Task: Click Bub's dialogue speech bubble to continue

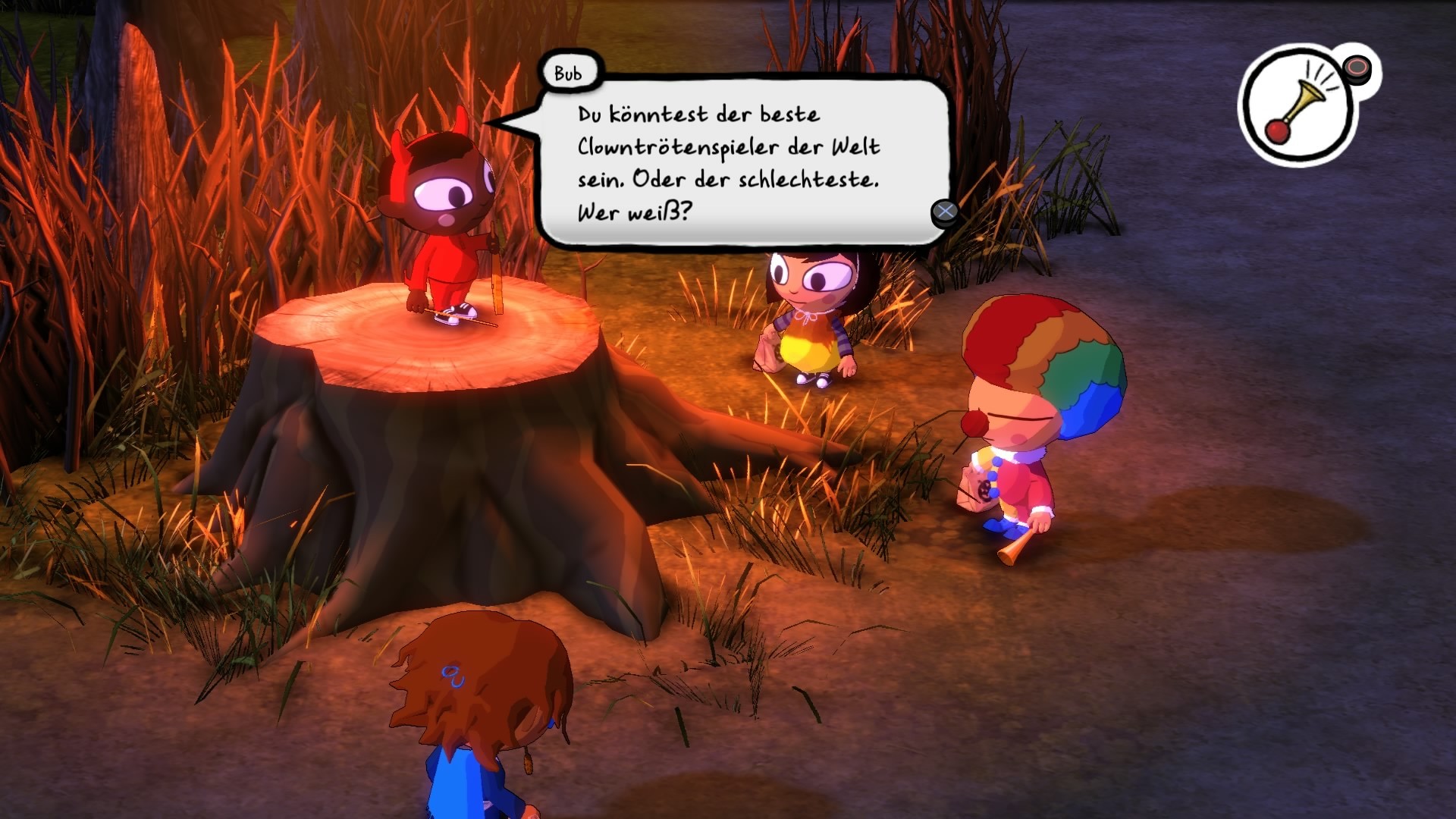Action: [743, 162]
